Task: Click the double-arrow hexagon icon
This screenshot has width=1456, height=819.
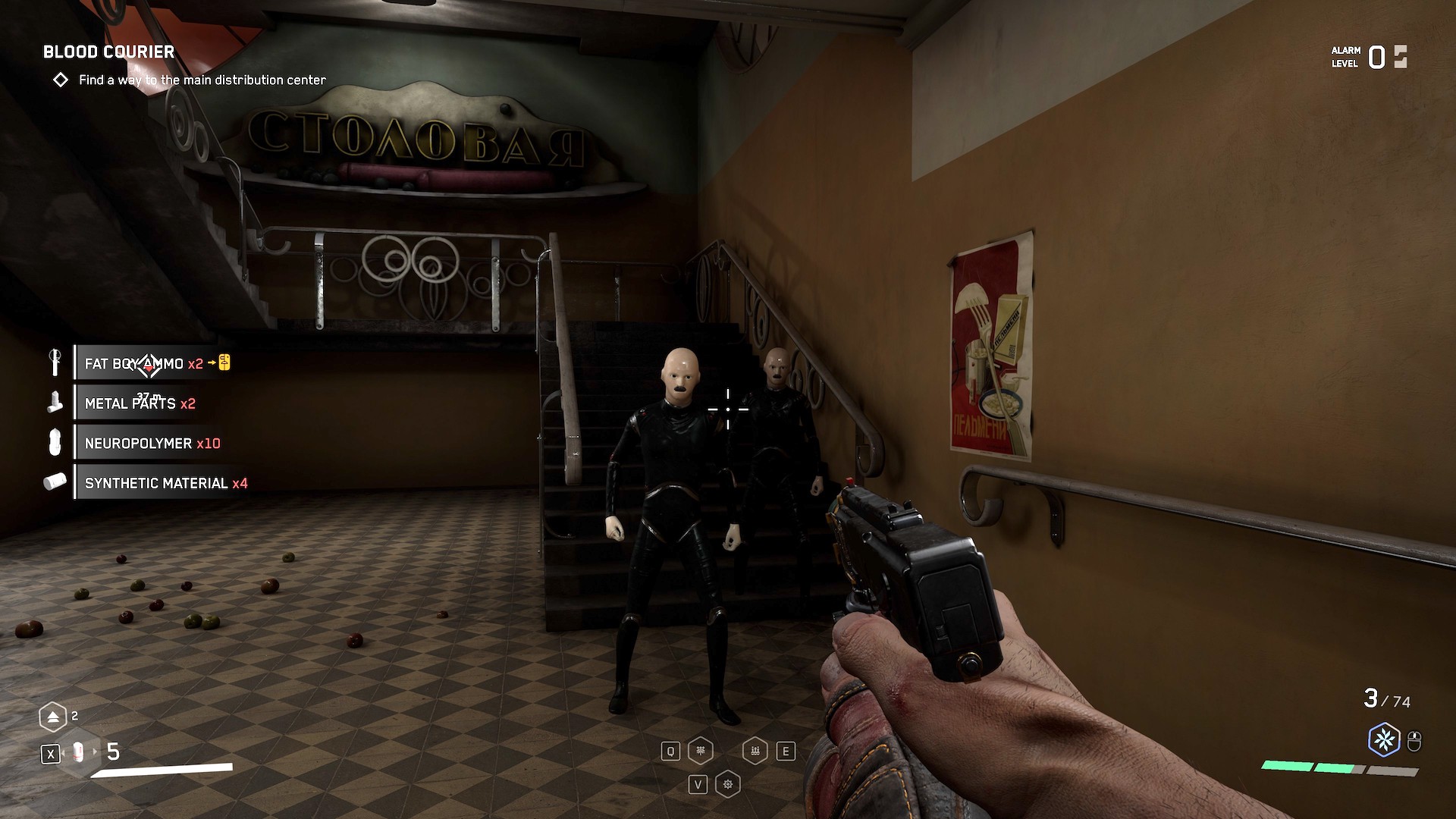Action: (x=53, y=717)
